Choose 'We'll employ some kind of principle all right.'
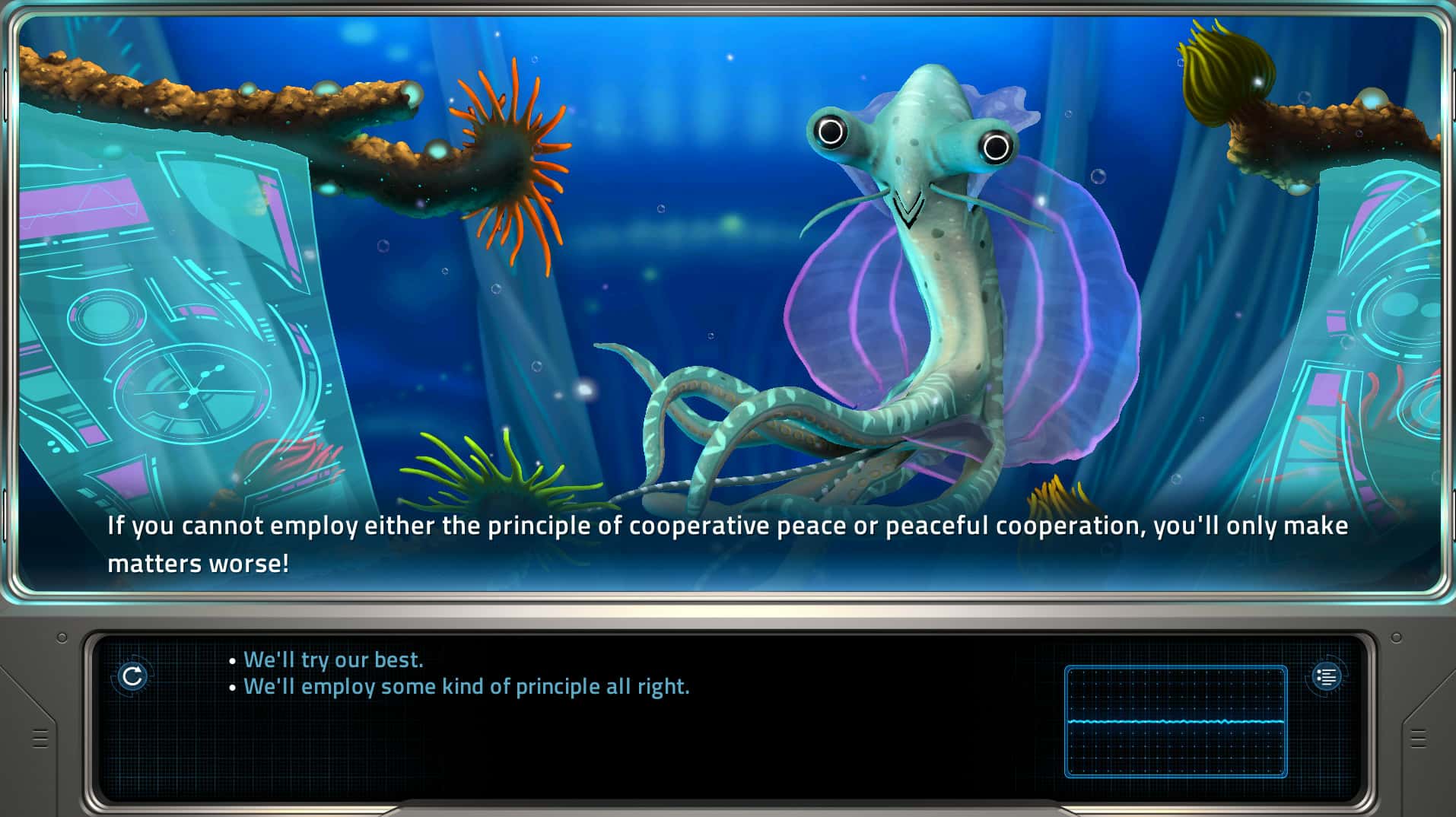The width and height of the screenshot is (1456, 817). [466, 686]
